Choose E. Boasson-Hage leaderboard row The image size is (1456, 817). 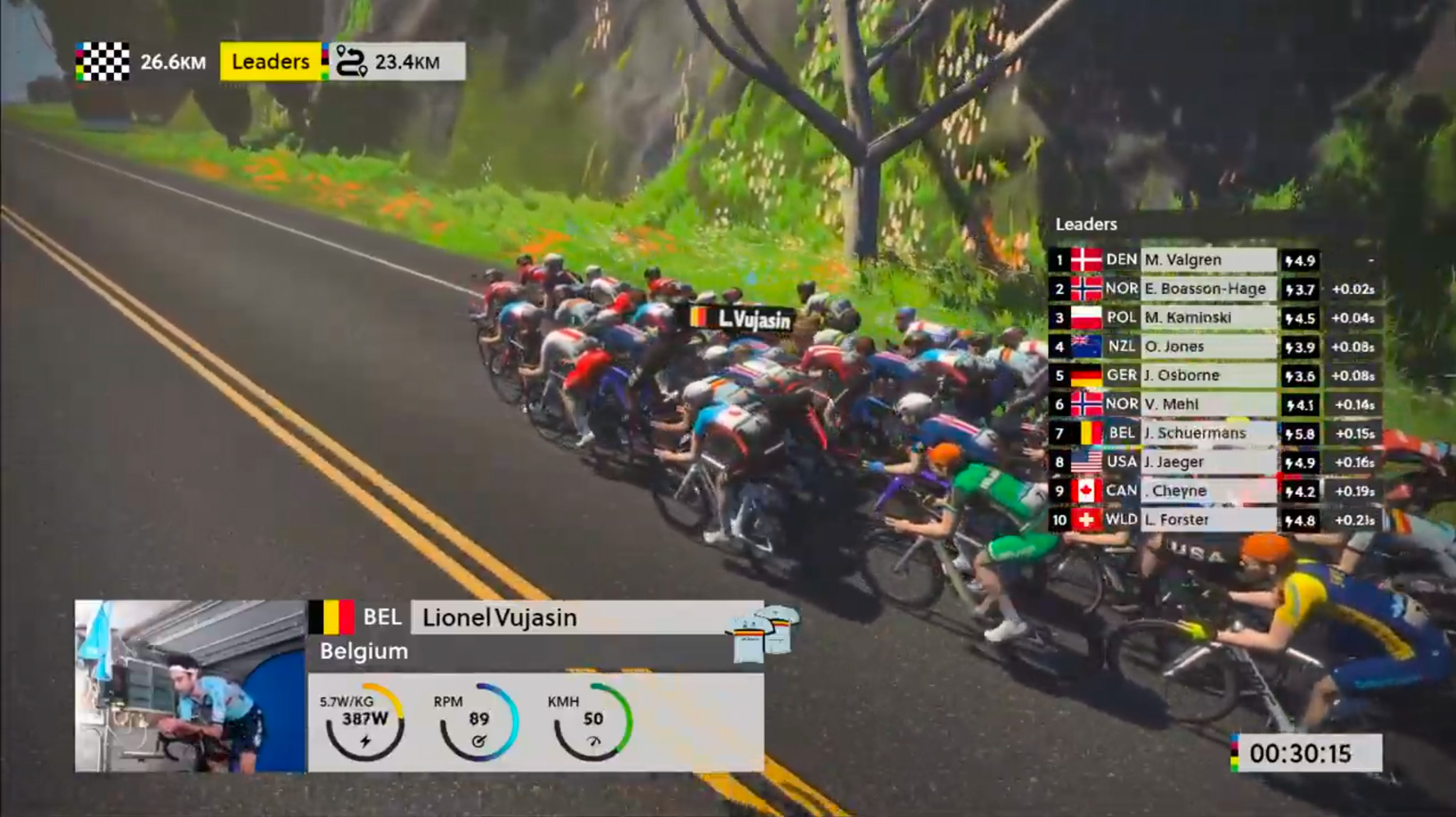point(1207,289)
